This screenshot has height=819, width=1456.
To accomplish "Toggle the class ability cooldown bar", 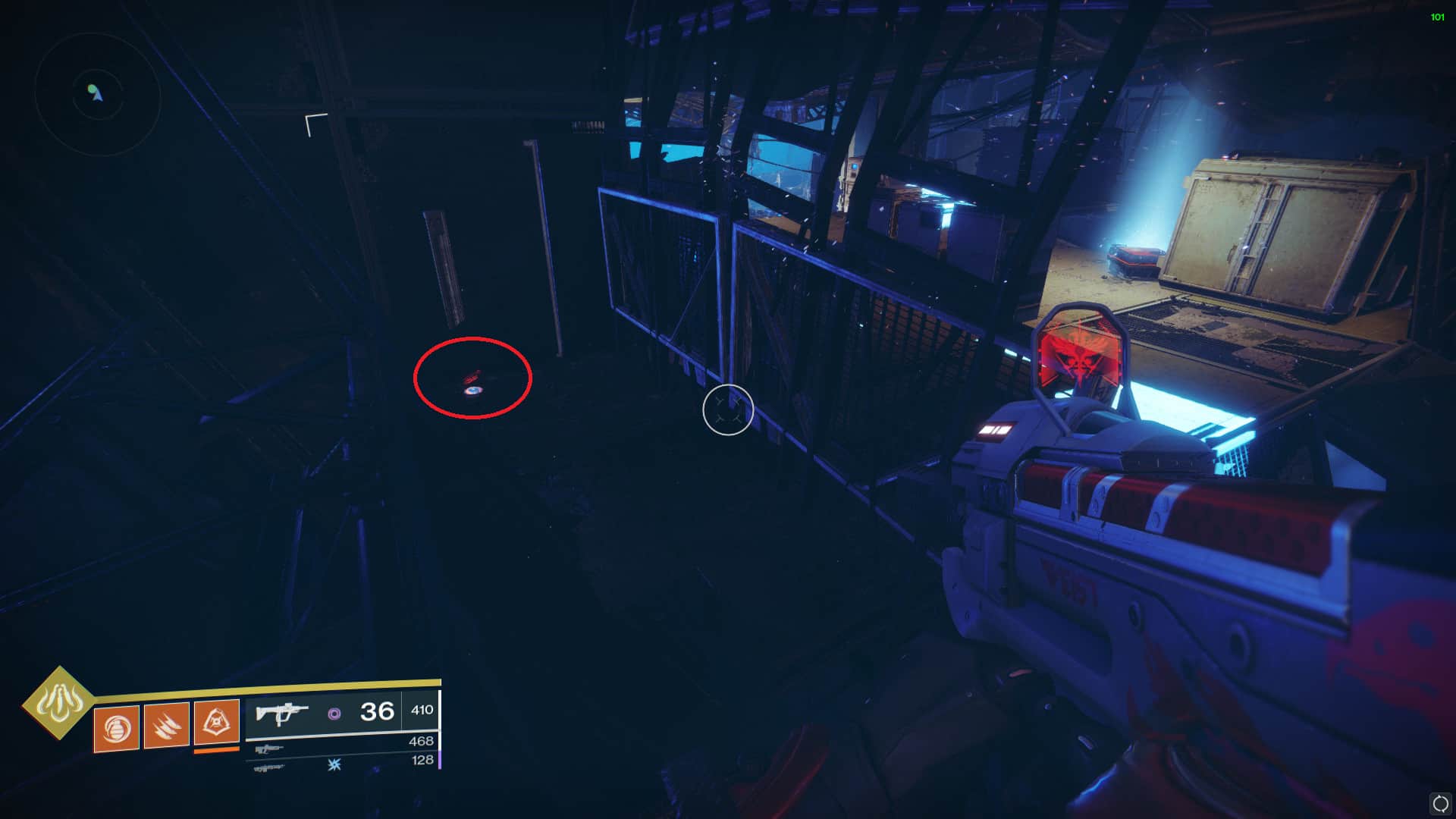I will pyautogui.click(x=216, y=752).
